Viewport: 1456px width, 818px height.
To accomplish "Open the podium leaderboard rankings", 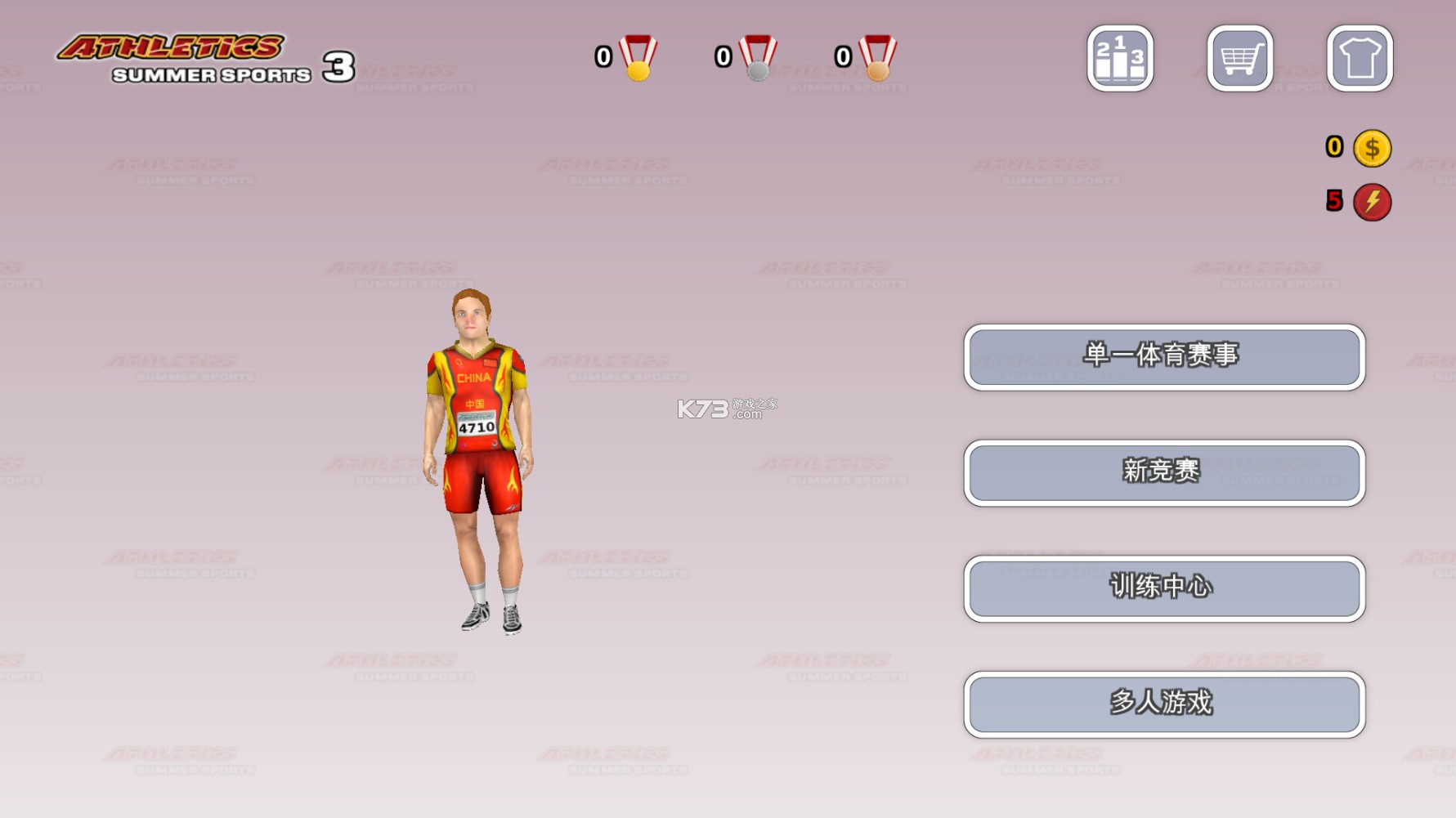I will [x=1120, y=58].
